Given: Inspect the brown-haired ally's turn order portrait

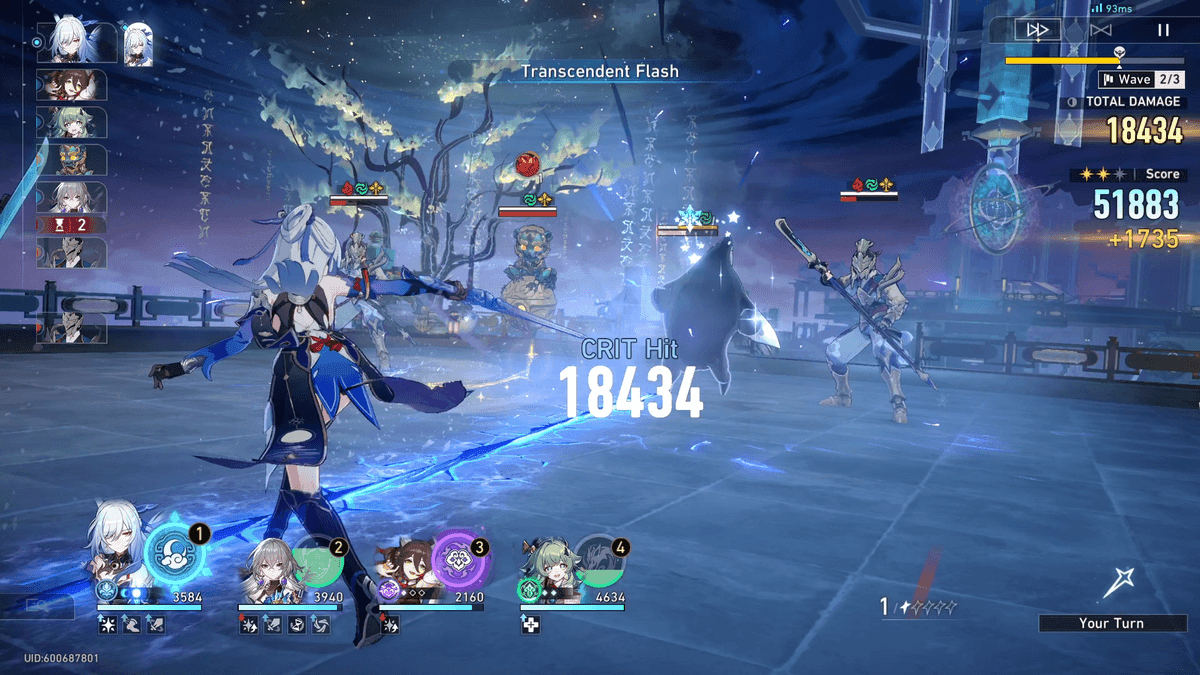Looking at the screenshot, I should (x=71, y=85).
